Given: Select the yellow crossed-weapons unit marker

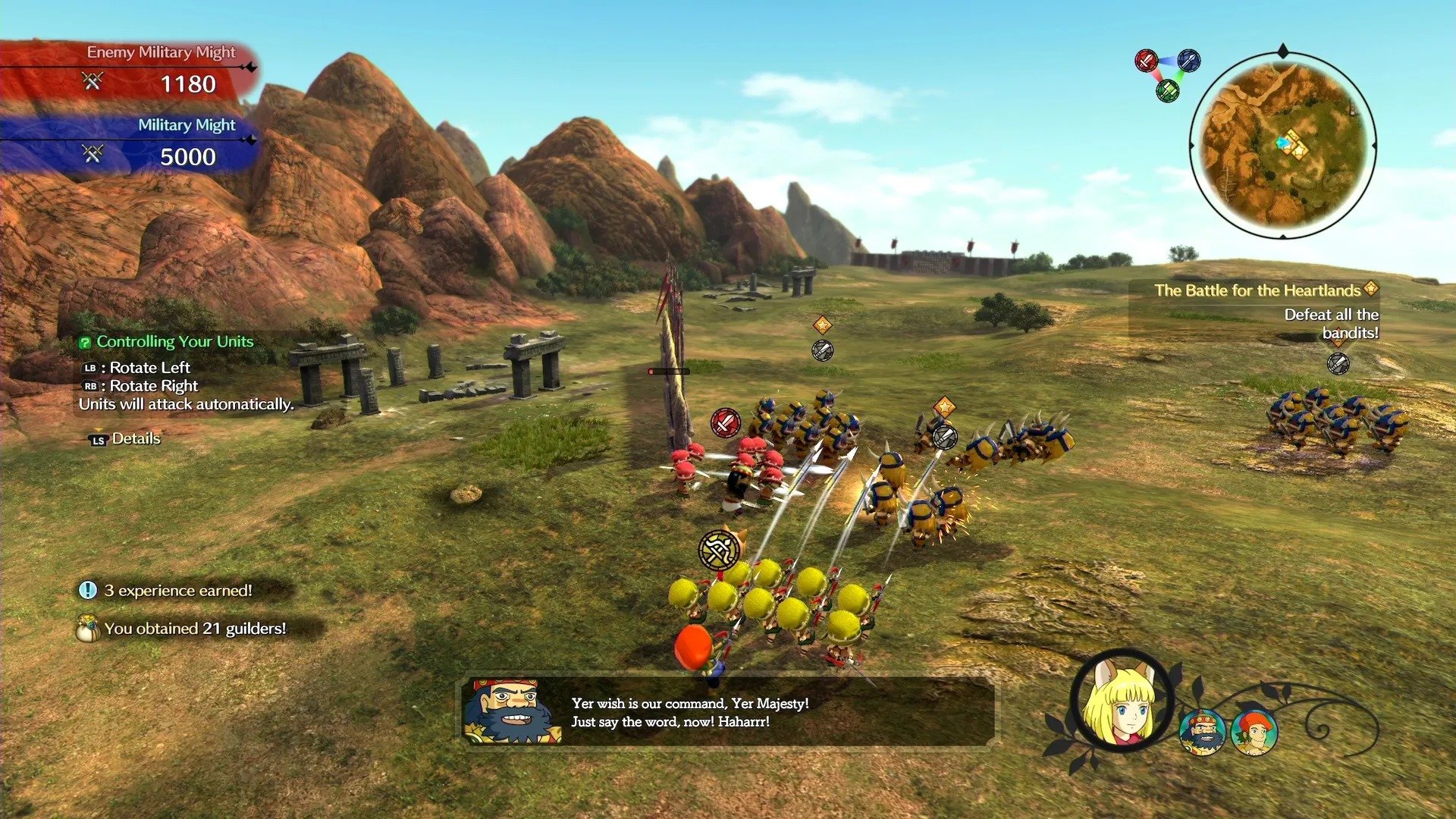Looking at the screenshot, I should point(718,550).
